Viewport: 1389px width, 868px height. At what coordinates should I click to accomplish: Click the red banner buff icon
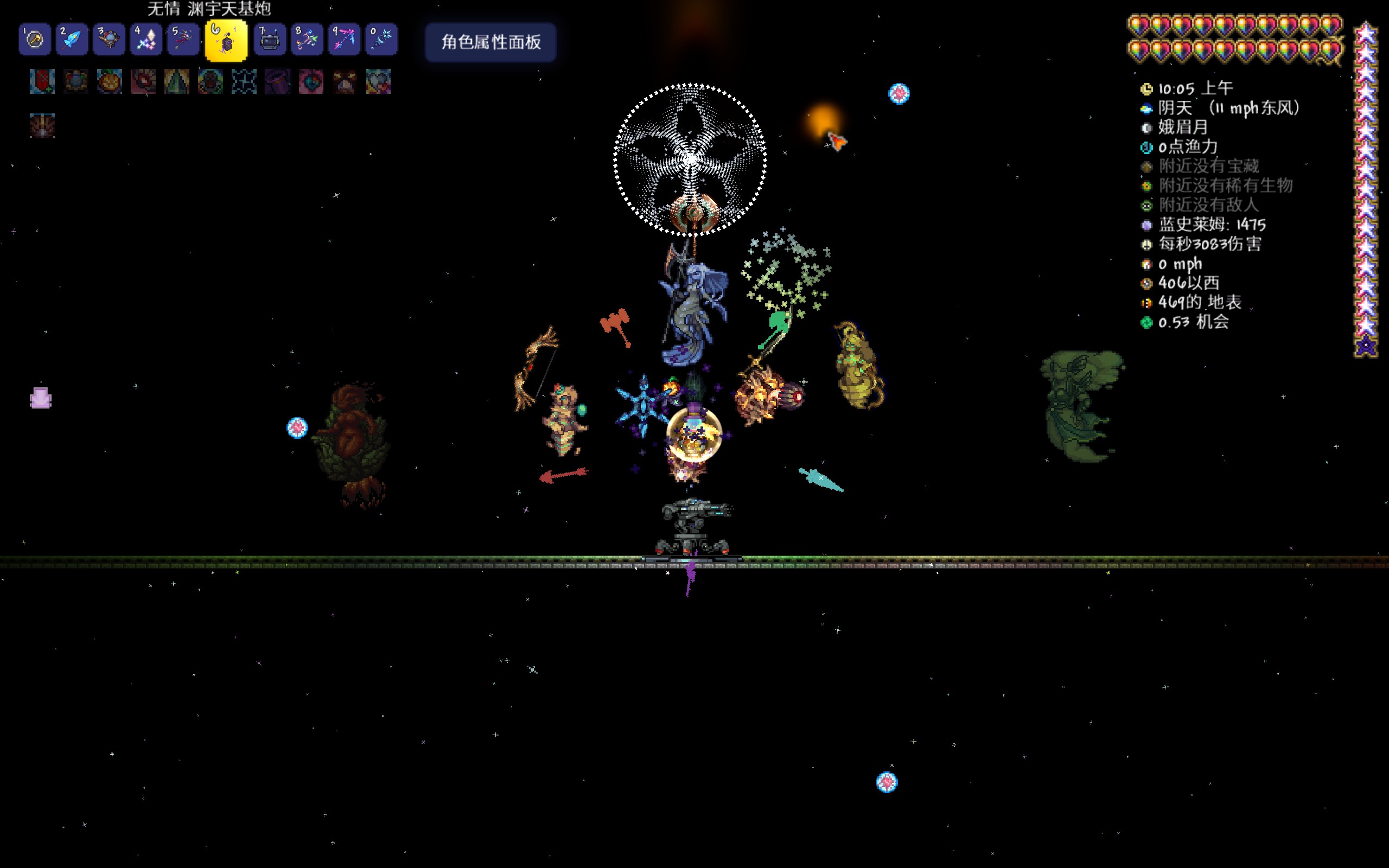click(42, 81)
